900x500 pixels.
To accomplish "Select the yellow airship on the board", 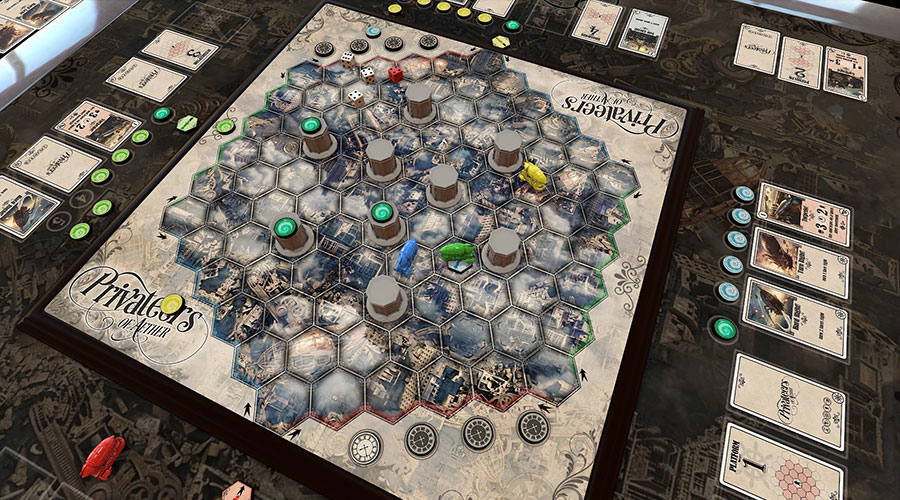I will click(x=534, y=174).
